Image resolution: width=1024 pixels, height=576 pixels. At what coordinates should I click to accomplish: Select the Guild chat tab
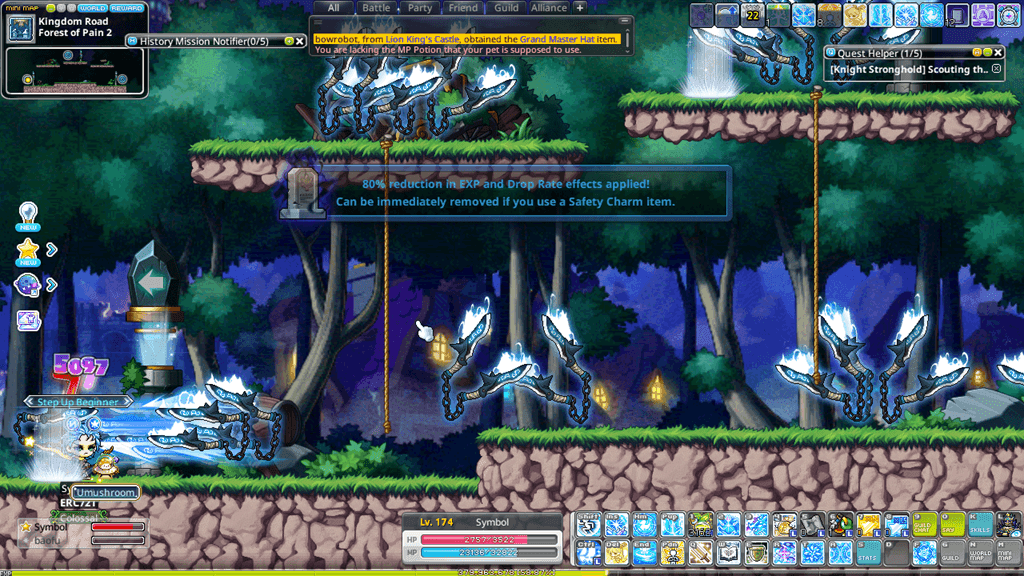click(x=506, y=8)
